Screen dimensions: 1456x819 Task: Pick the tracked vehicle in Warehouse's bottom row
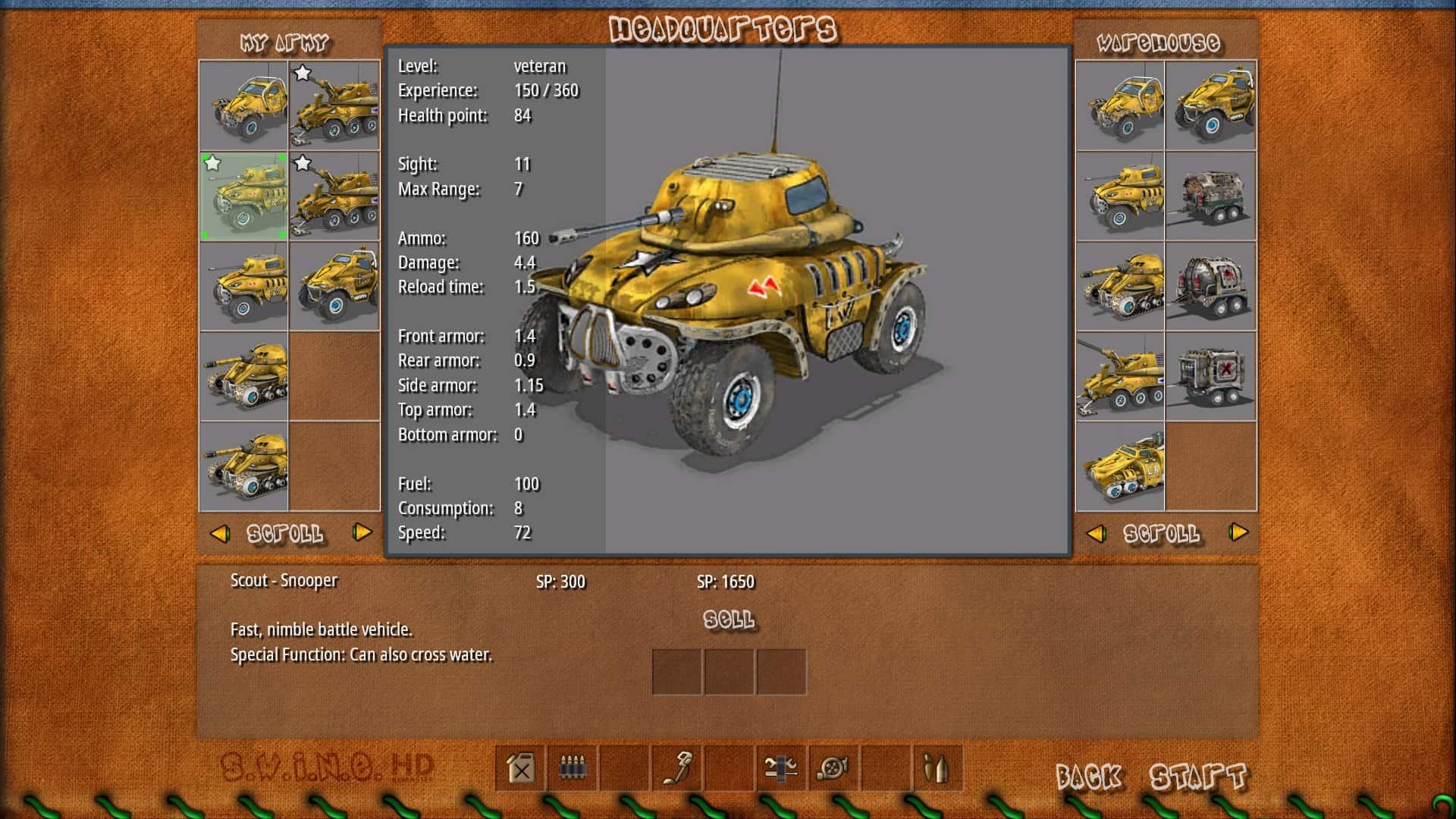click(1120, 467)
